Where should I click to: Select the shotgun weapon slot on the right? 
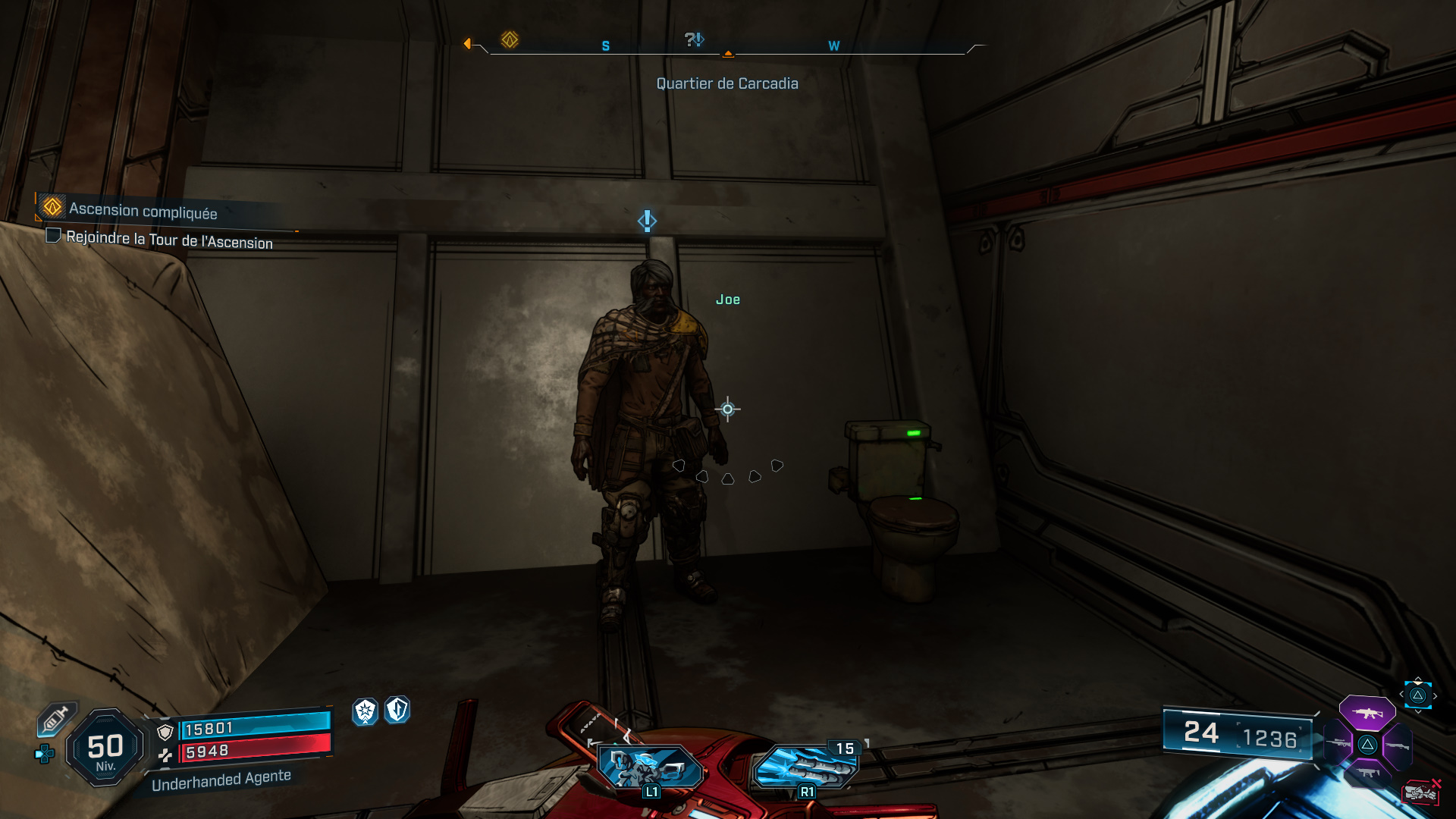pos(1398,745)
